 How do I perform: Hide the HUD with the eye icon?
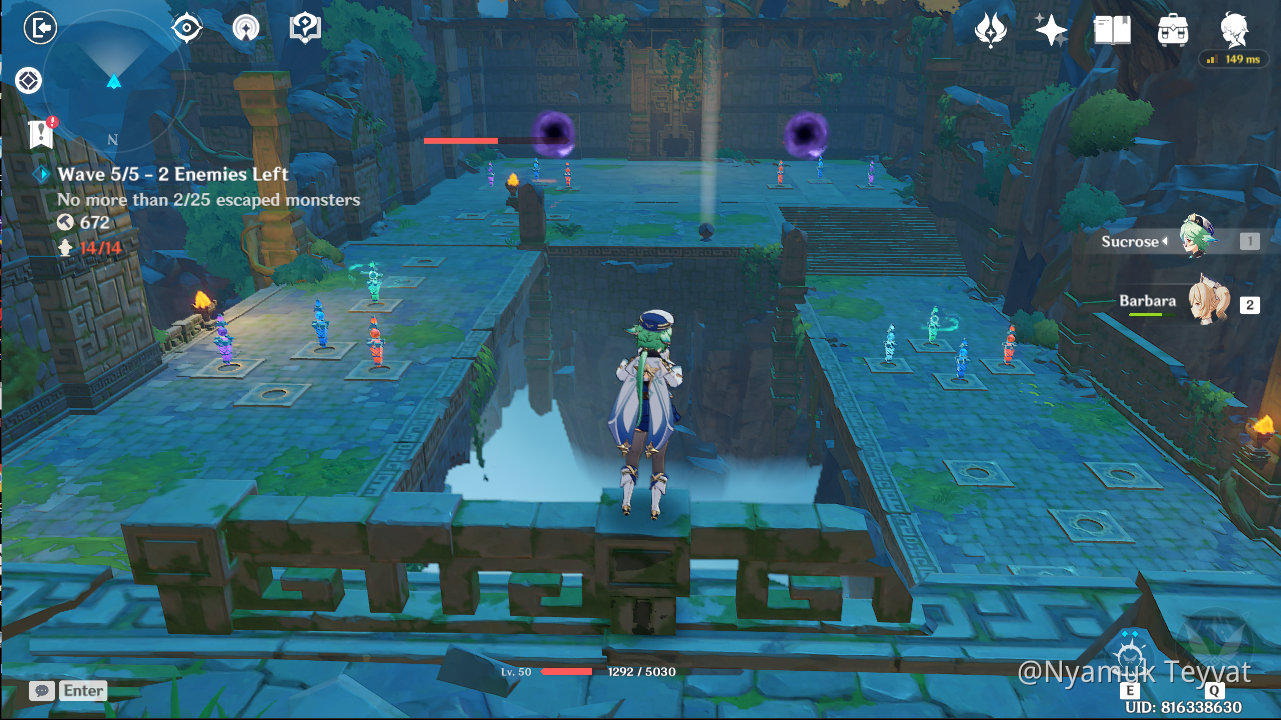(187, 27)
